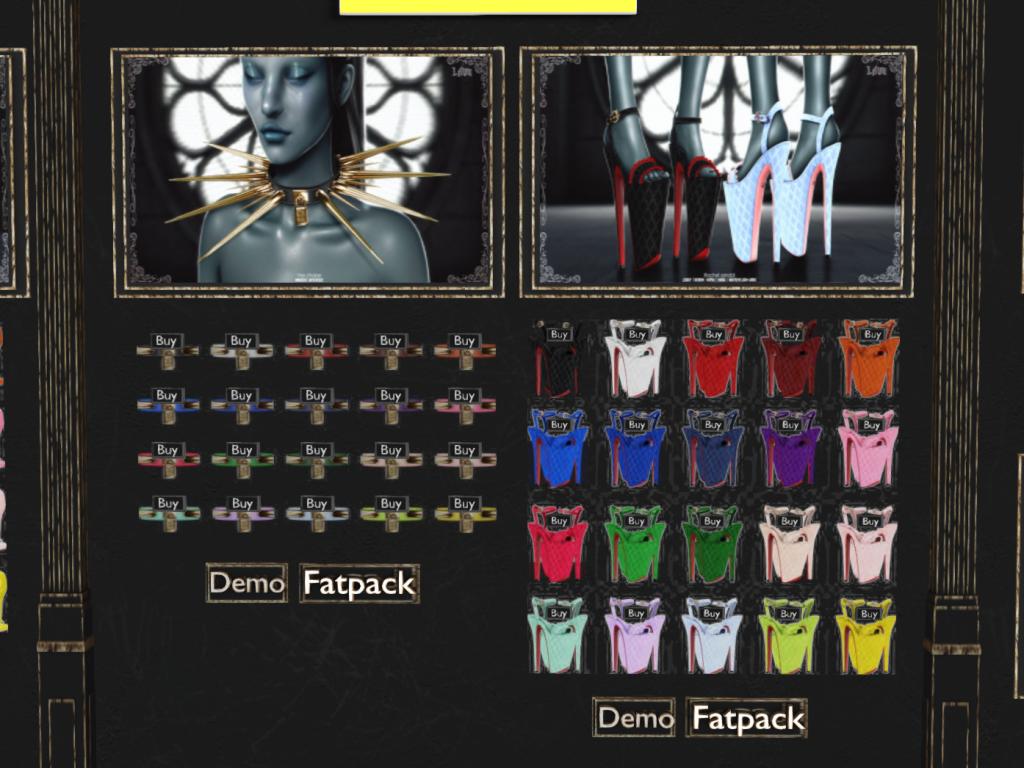Viewport: 1024px width, 768px height.
Task: Buy the yellow collar
Action: 464,504
